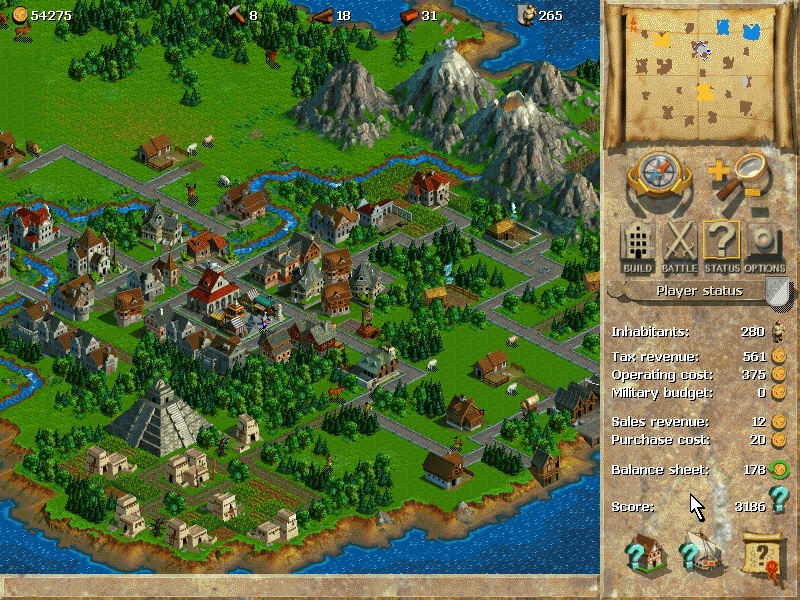Zoom out with the minus sign
800x600 pixels.
click(760, 212)
